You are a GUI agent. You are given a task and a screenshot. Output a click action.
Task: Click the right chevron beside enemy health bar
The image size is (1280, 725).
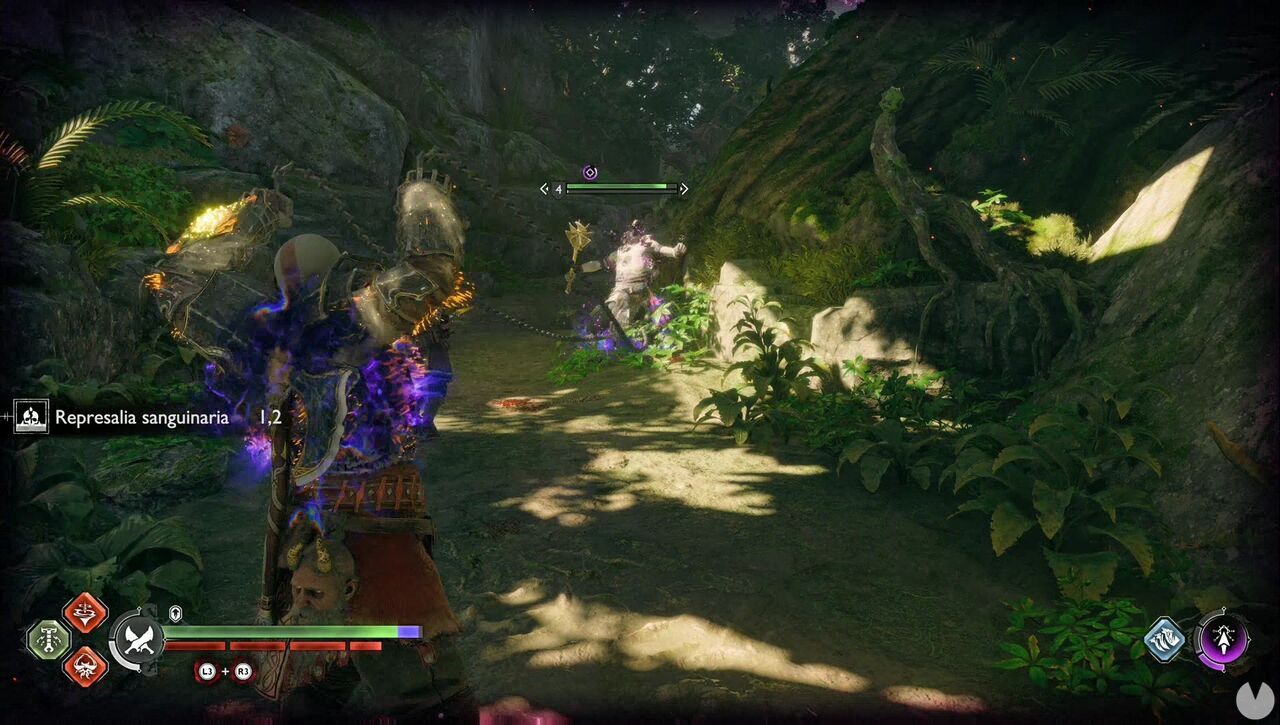684,188
